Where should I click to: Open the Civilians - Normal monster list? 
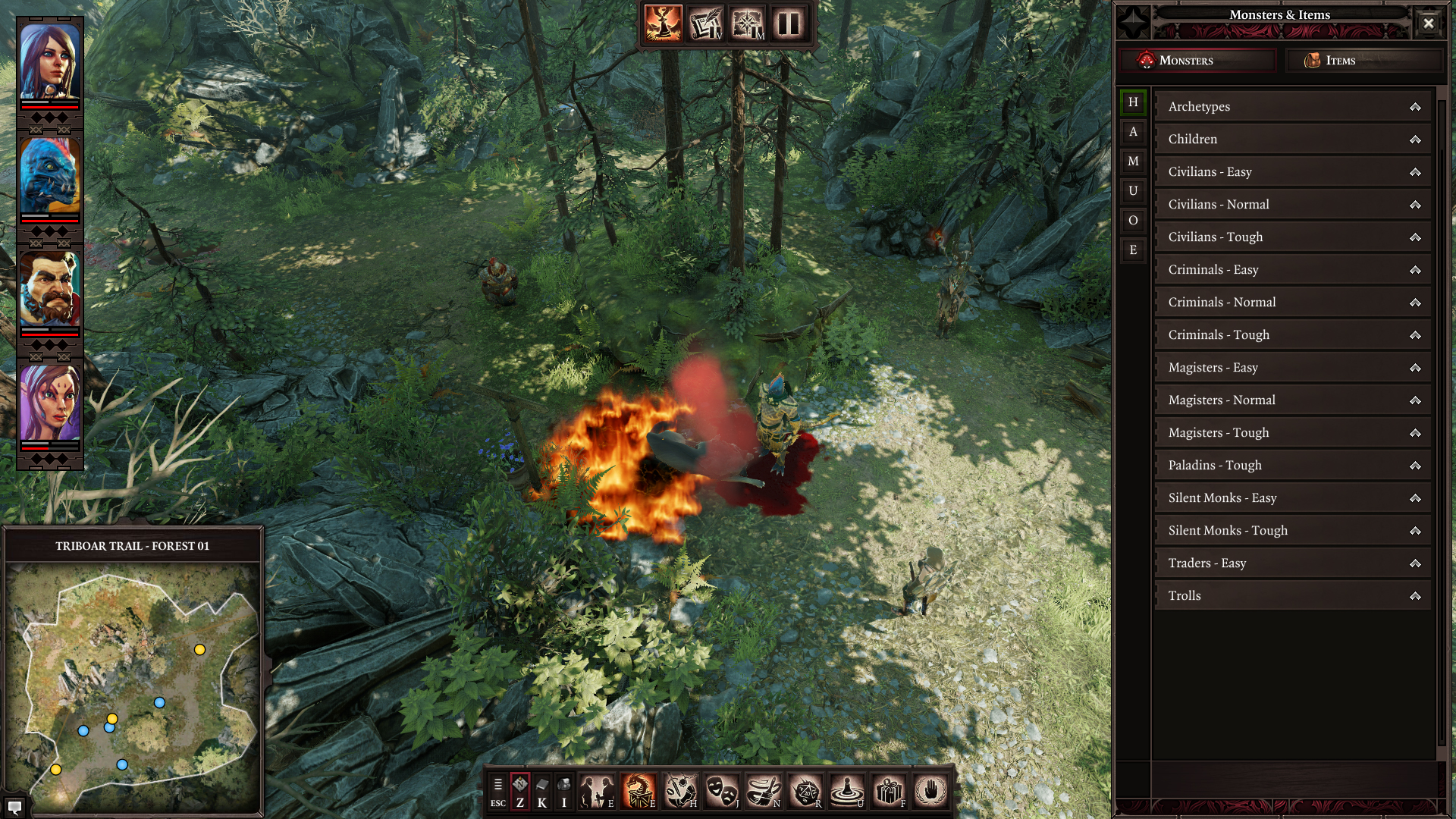[x=1292, y=205]
